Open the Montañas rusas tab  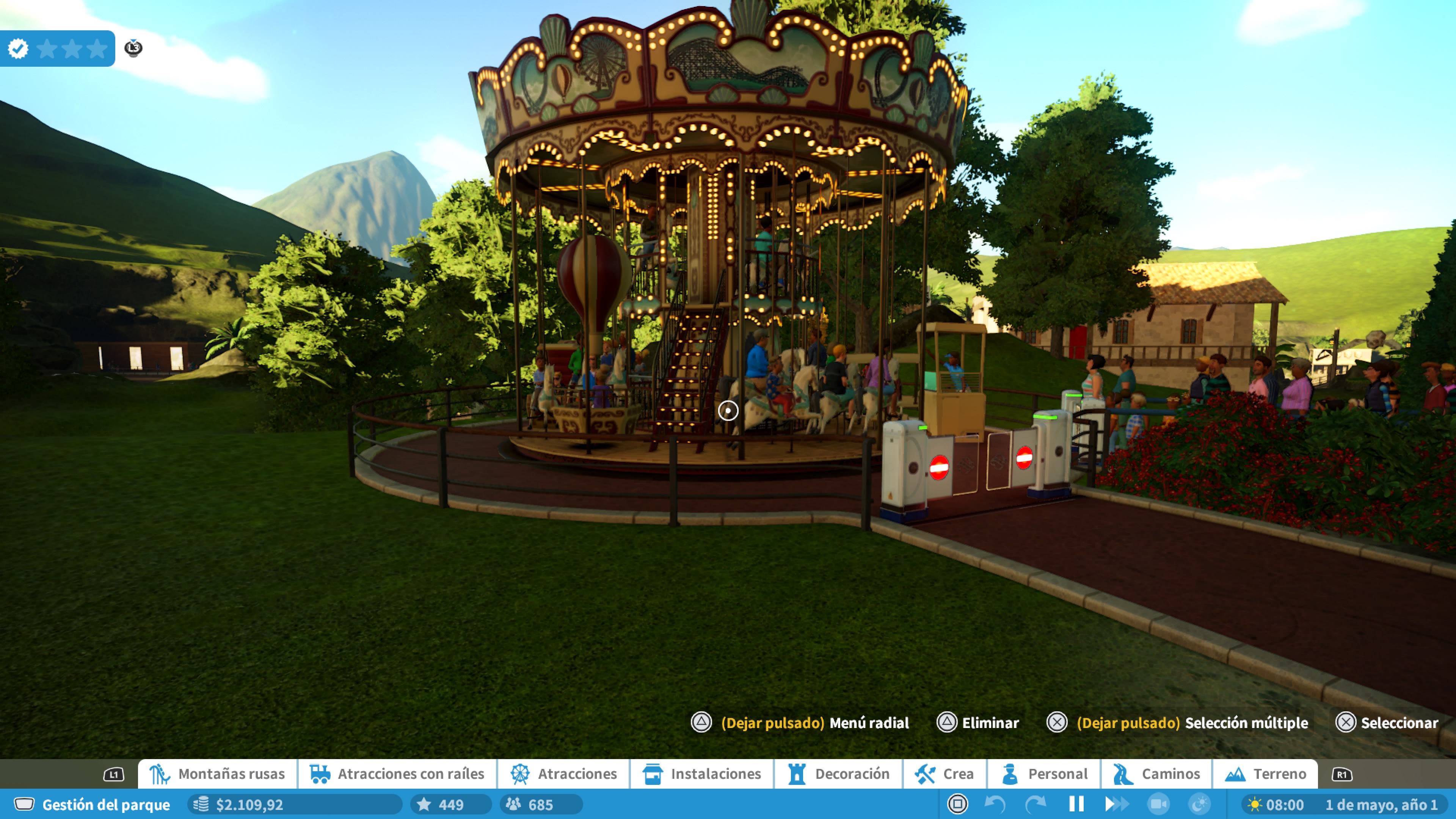click(218, 774)
